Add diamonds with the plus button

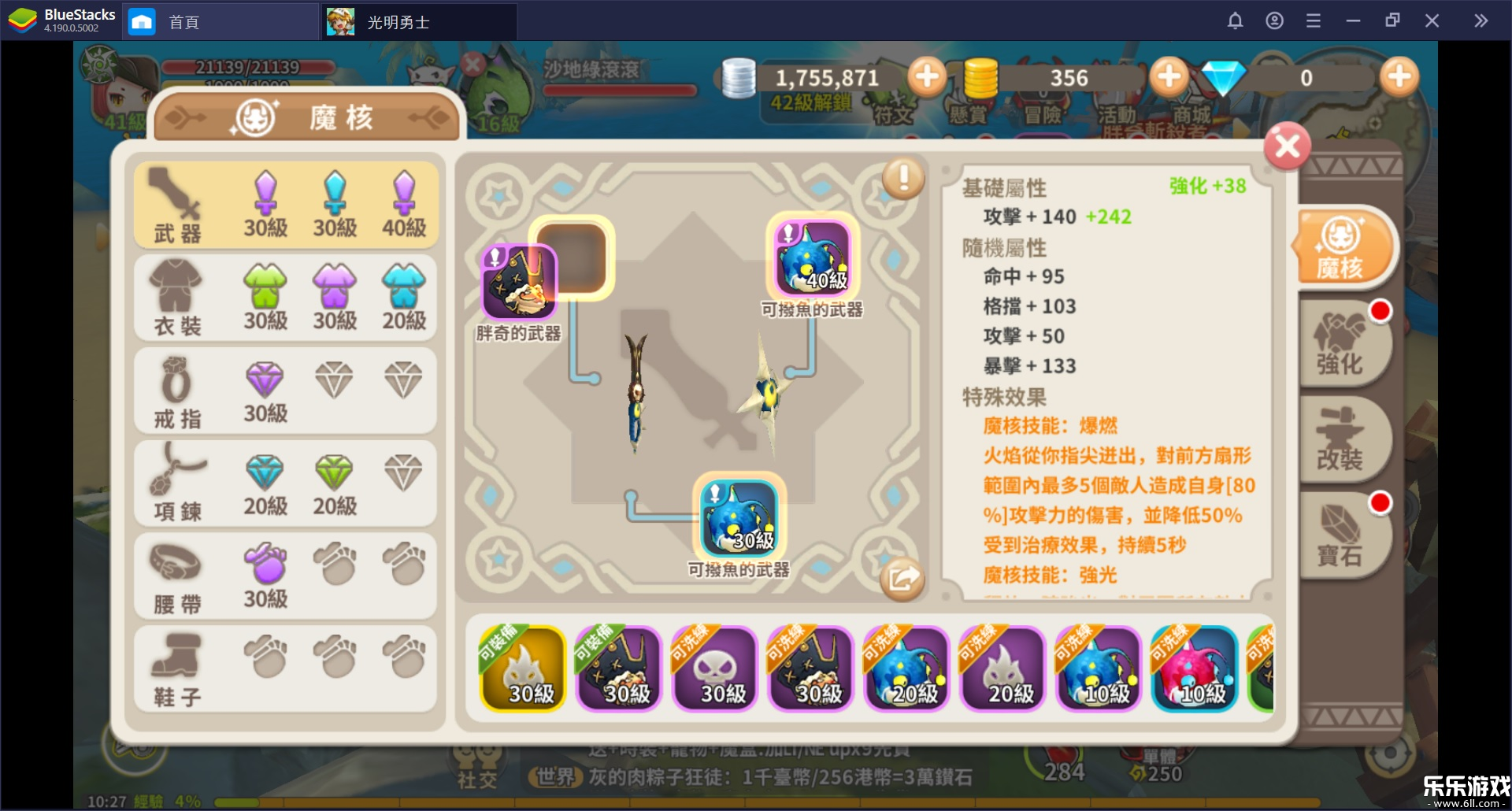(x=1399, y=76)
